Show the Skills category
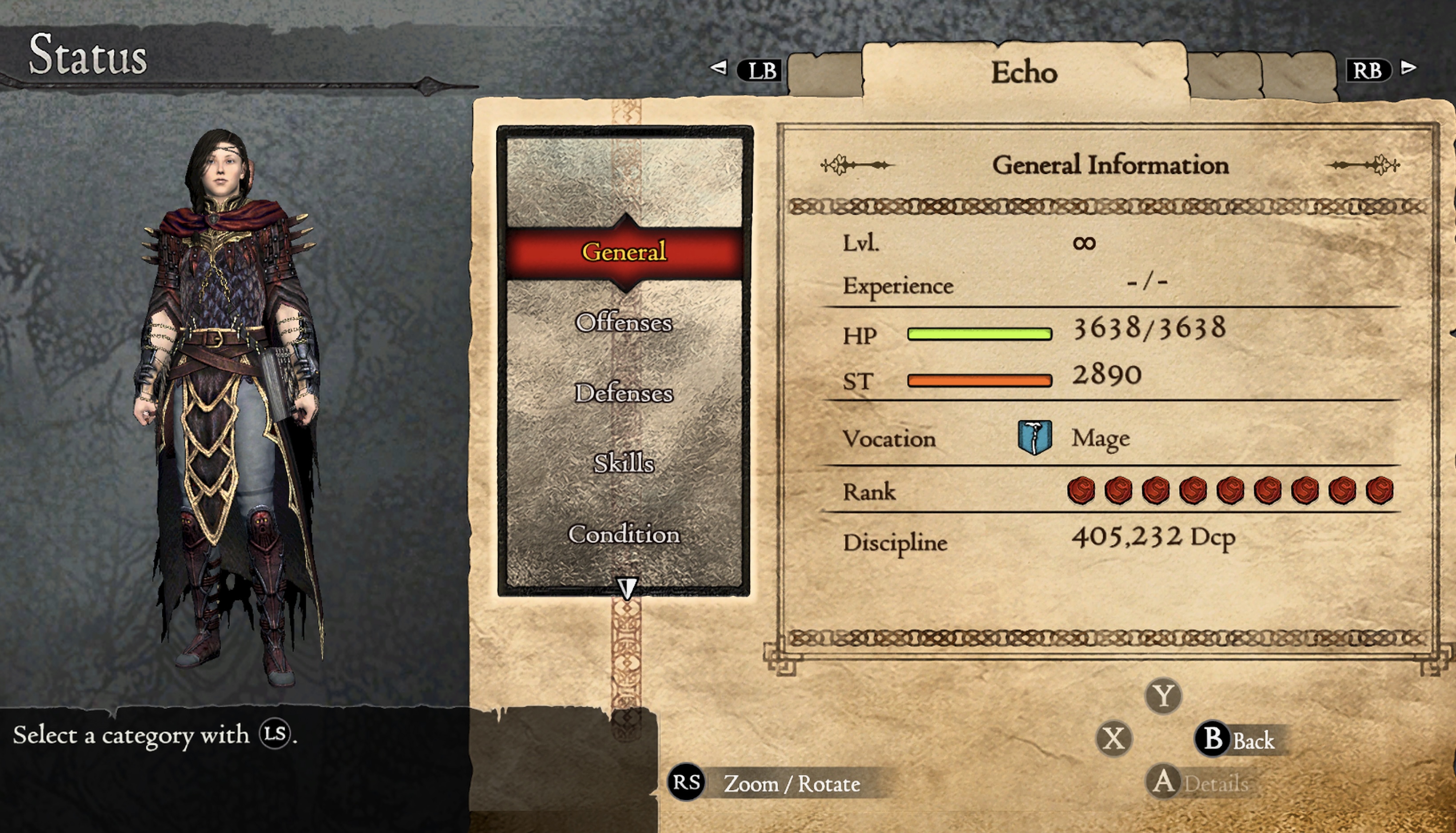This screenshot has width=1456, height=833. [624, 463]
